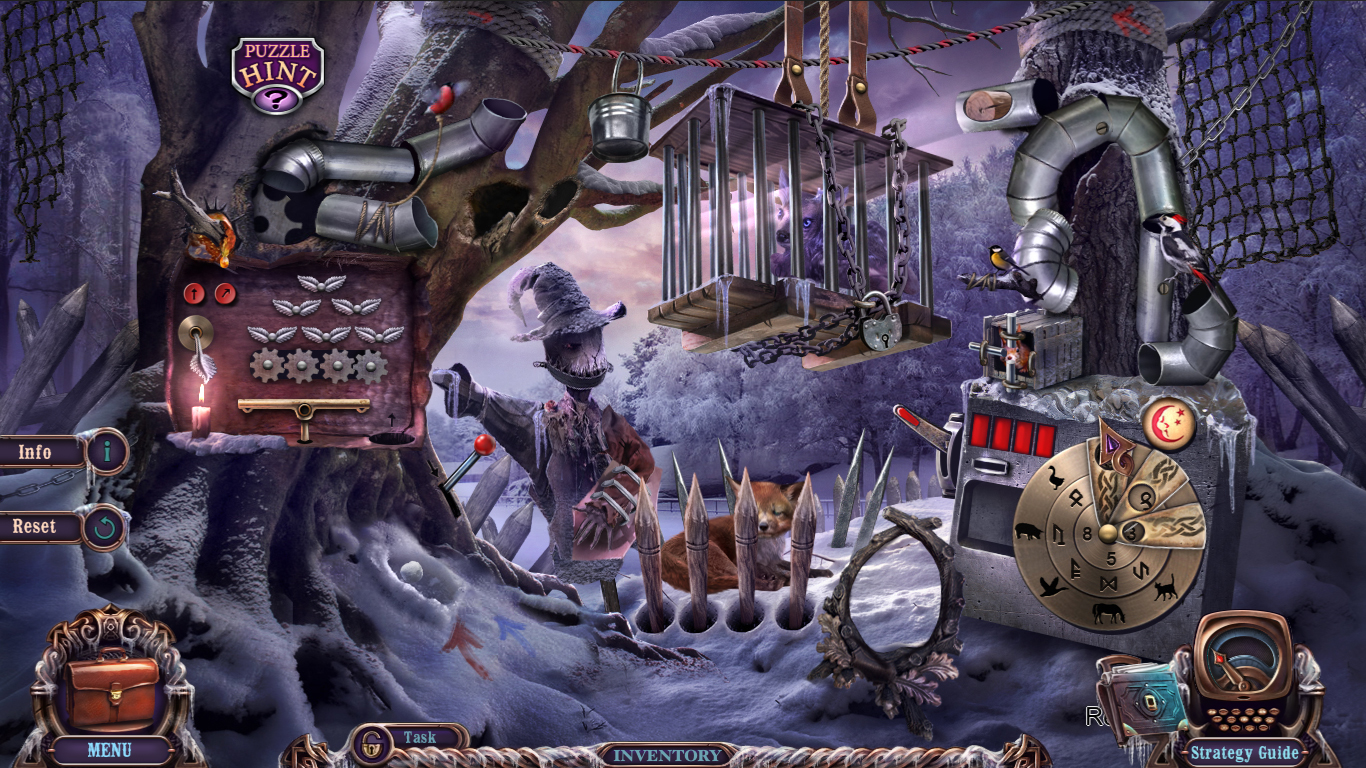Click the balance beam pointer
The height and width of the screenshot is (768, 1366).
303,409
